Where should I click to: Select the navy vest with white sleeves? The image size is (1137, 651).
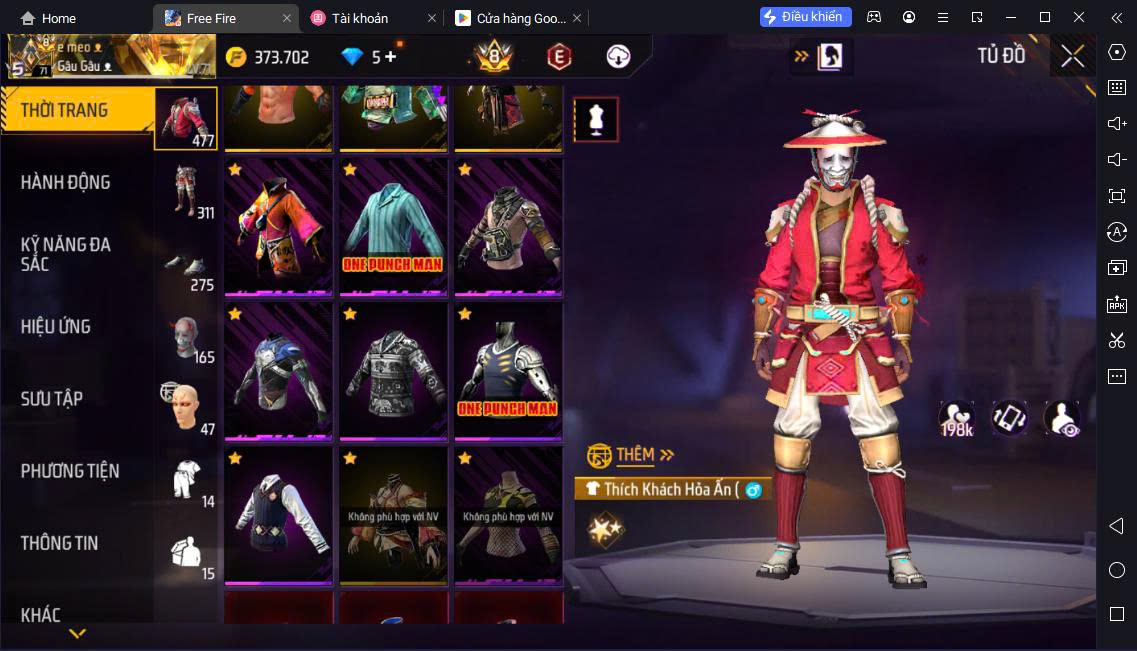[x=278, y=515]
